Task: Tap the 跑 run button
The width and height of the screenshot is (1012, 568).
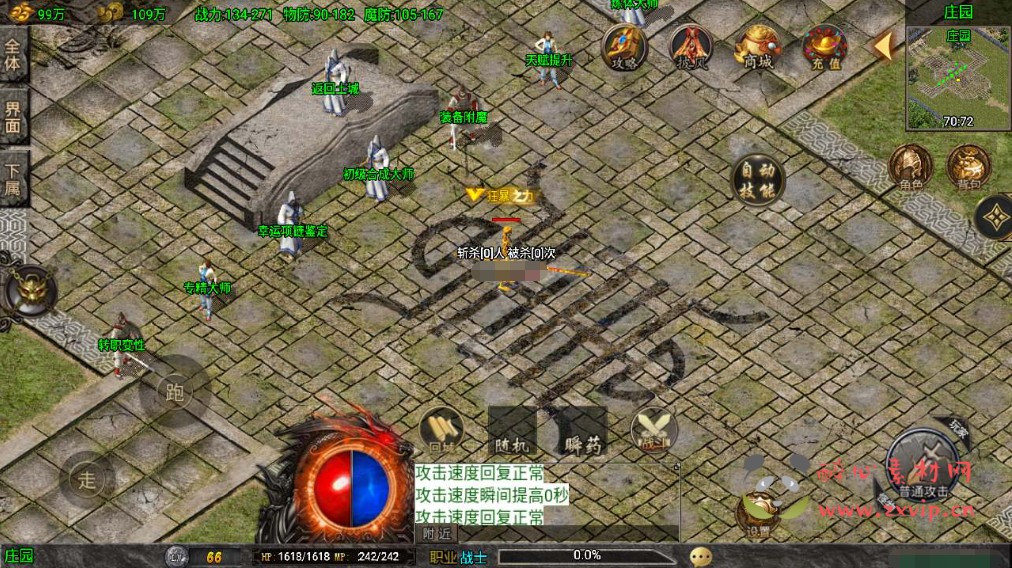Action: pyautogui.click(x=175, y=391)
